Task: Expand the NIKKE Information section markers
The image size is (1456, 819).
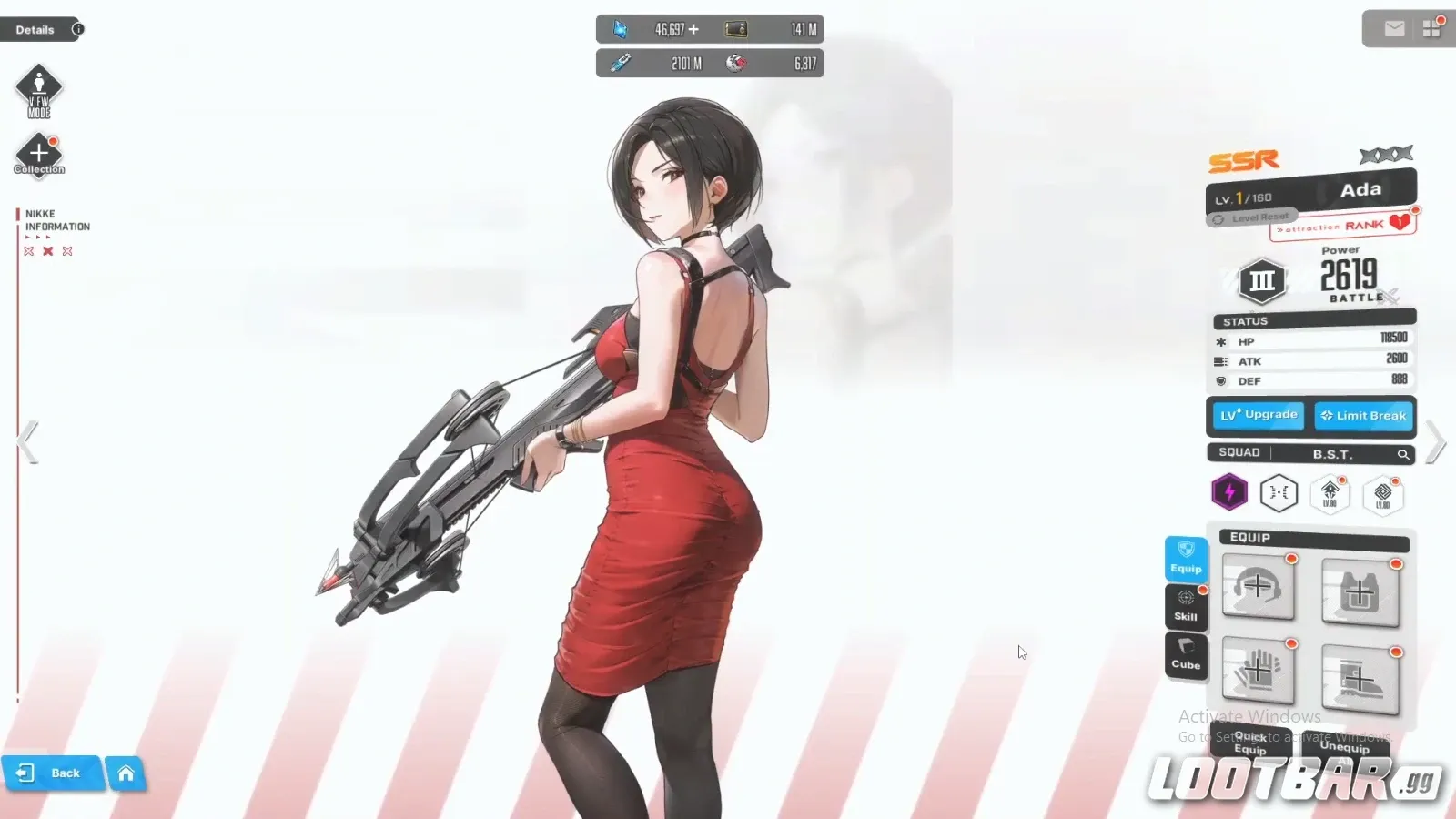Action: point(36,237)
